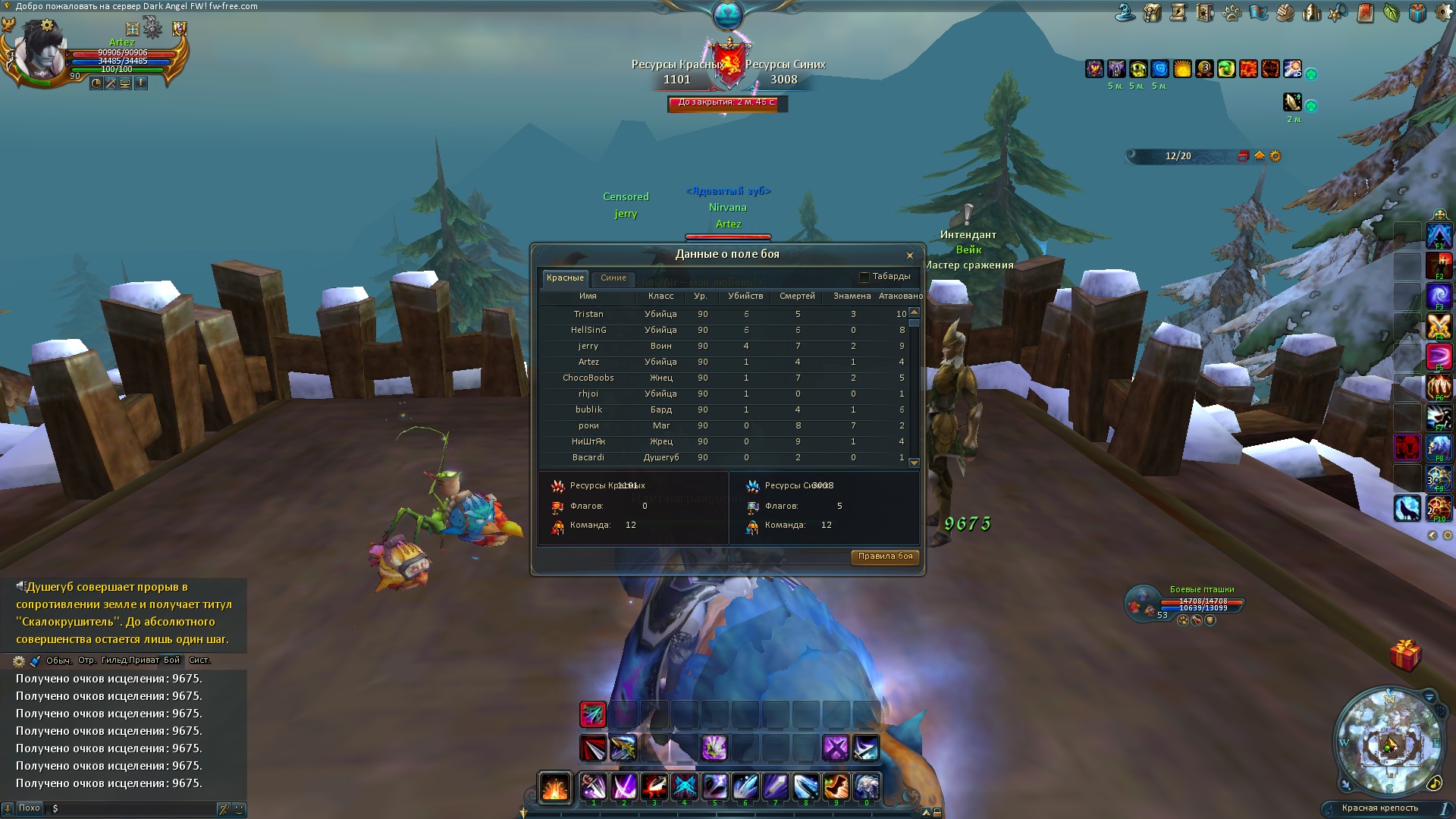The image size is (1456, 819).
Task: Sort by the Убийств column header
Action: click(745, 297)
